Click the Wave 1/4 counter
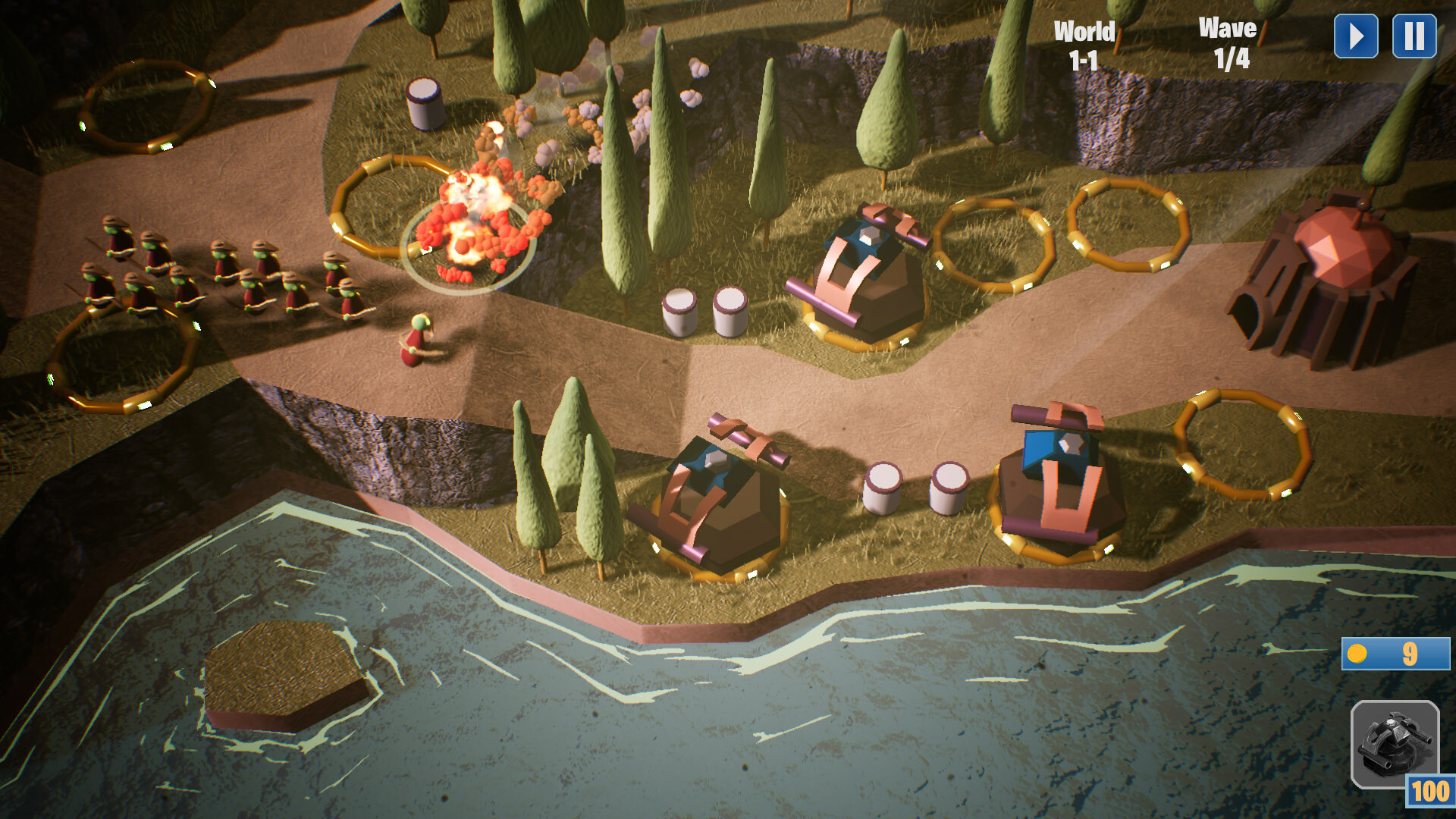 tap(1228, 42)
